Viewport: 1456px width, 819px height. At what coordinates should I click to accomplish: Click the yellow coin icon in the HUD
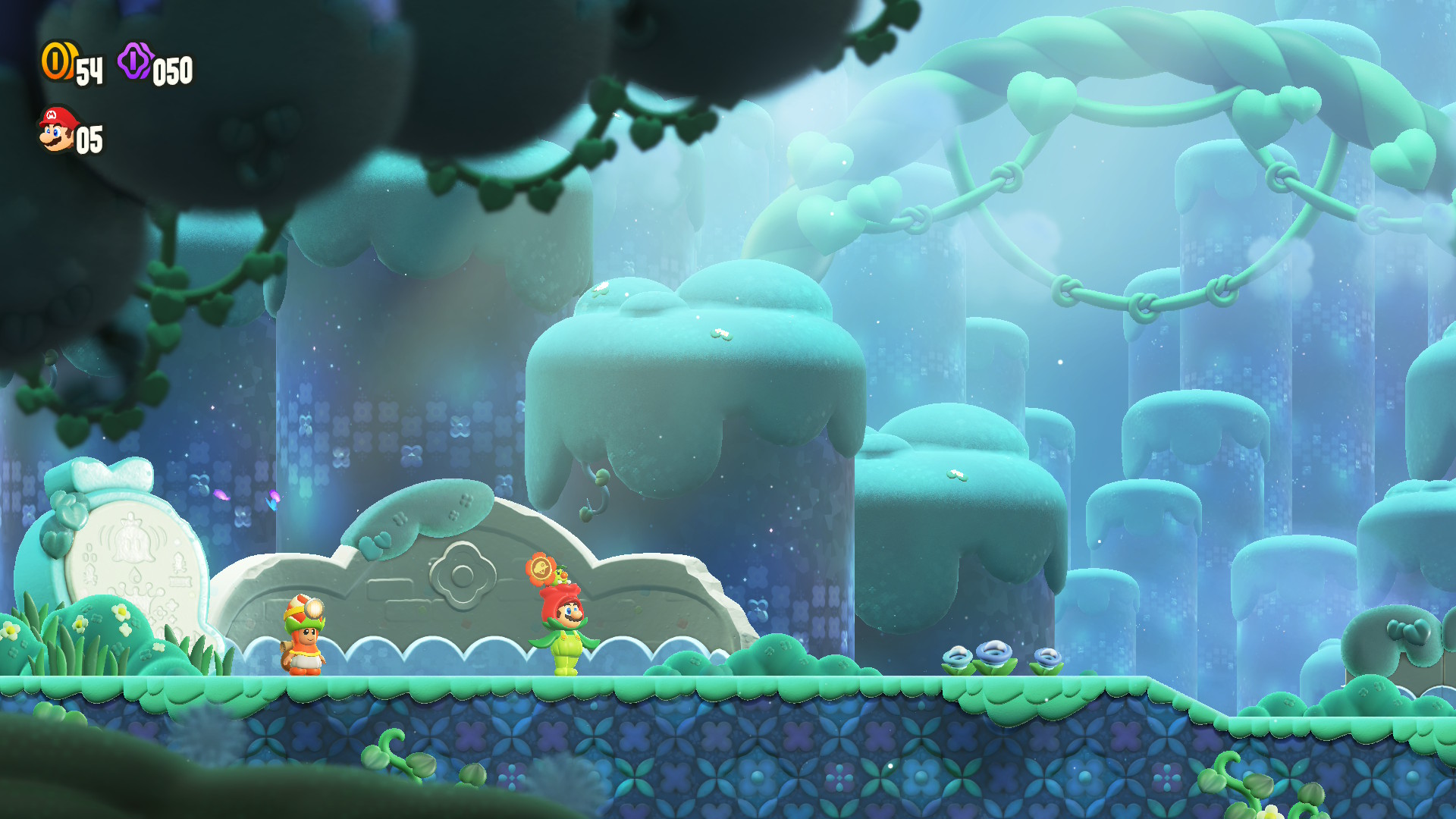(x=57, y=64)
